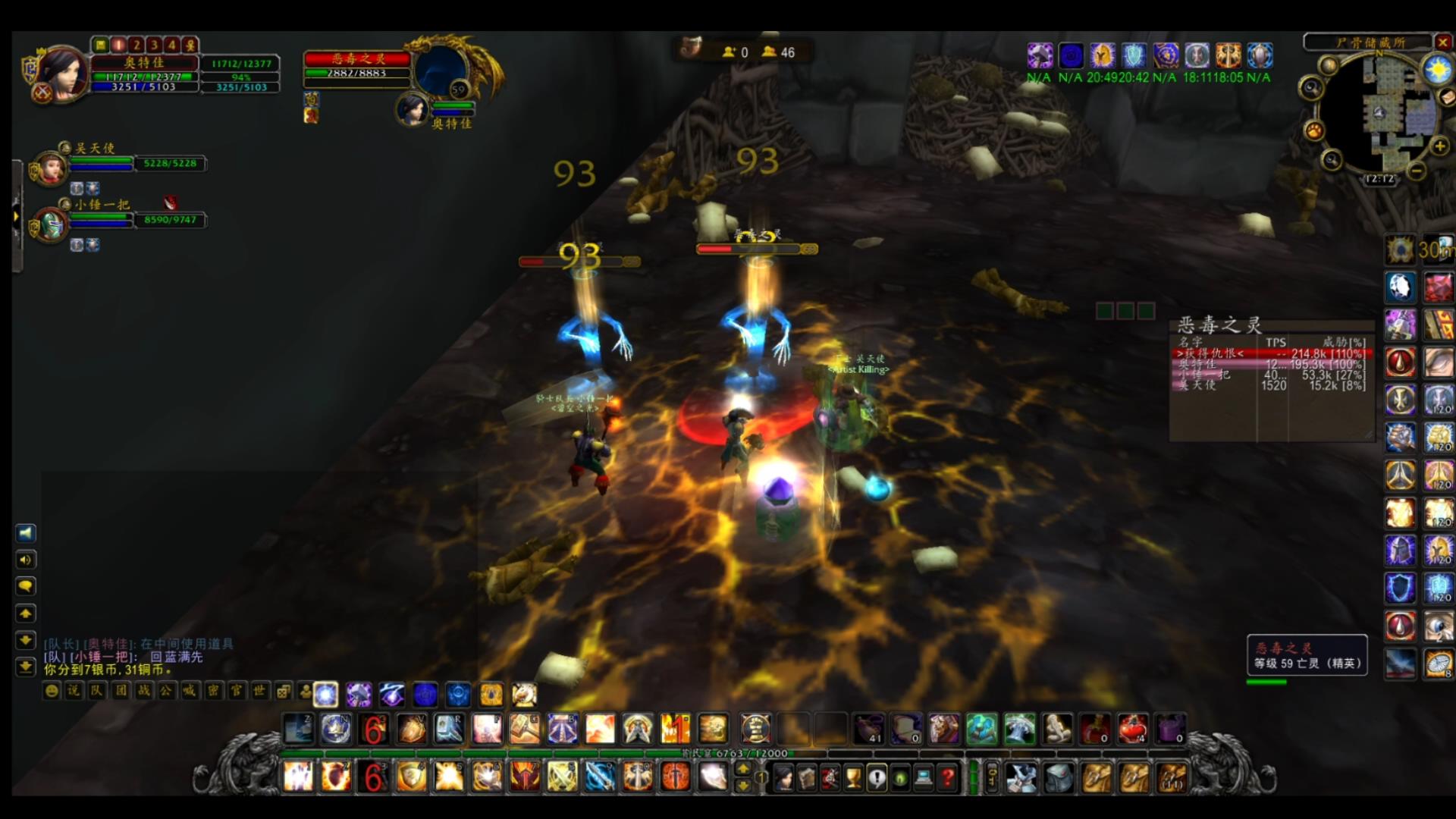Click the dice roll button in chat bar
1456x819 pixels.
tap(283, 691)
